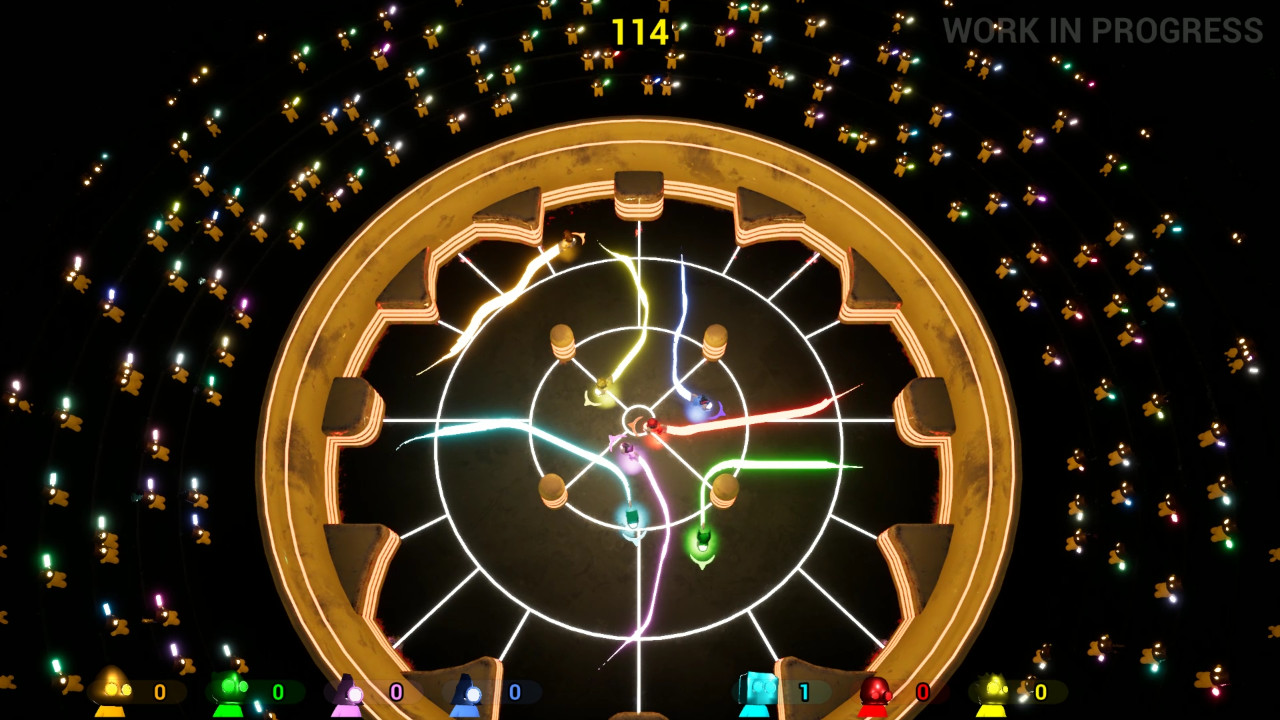Select the green character in the lower arena
This screenshot has height=720, width=1280.
tap(703, 541)
